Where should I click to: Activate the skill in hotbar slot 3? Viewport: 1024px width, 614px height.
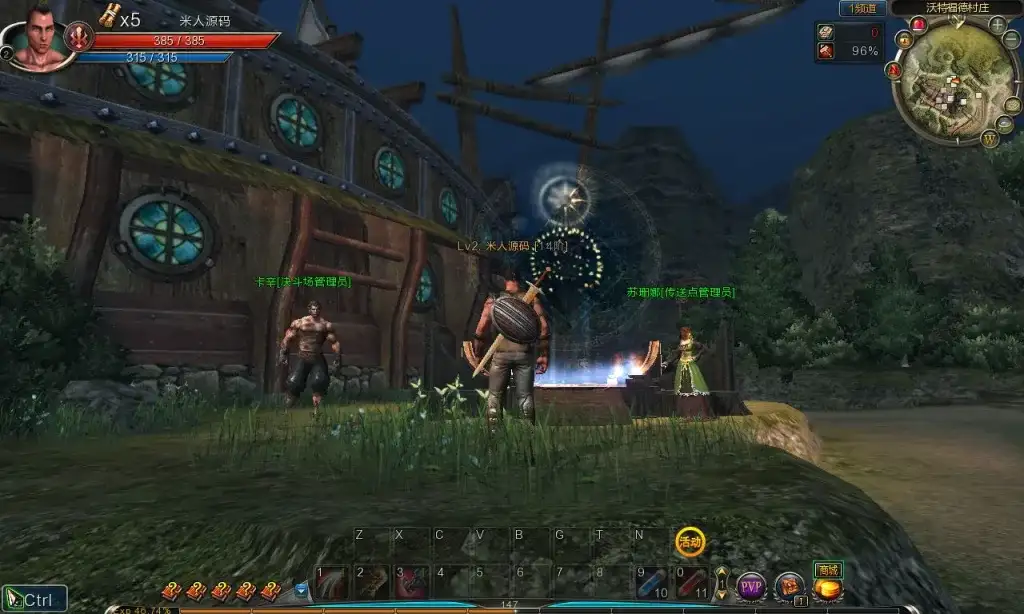pos(410,584)
